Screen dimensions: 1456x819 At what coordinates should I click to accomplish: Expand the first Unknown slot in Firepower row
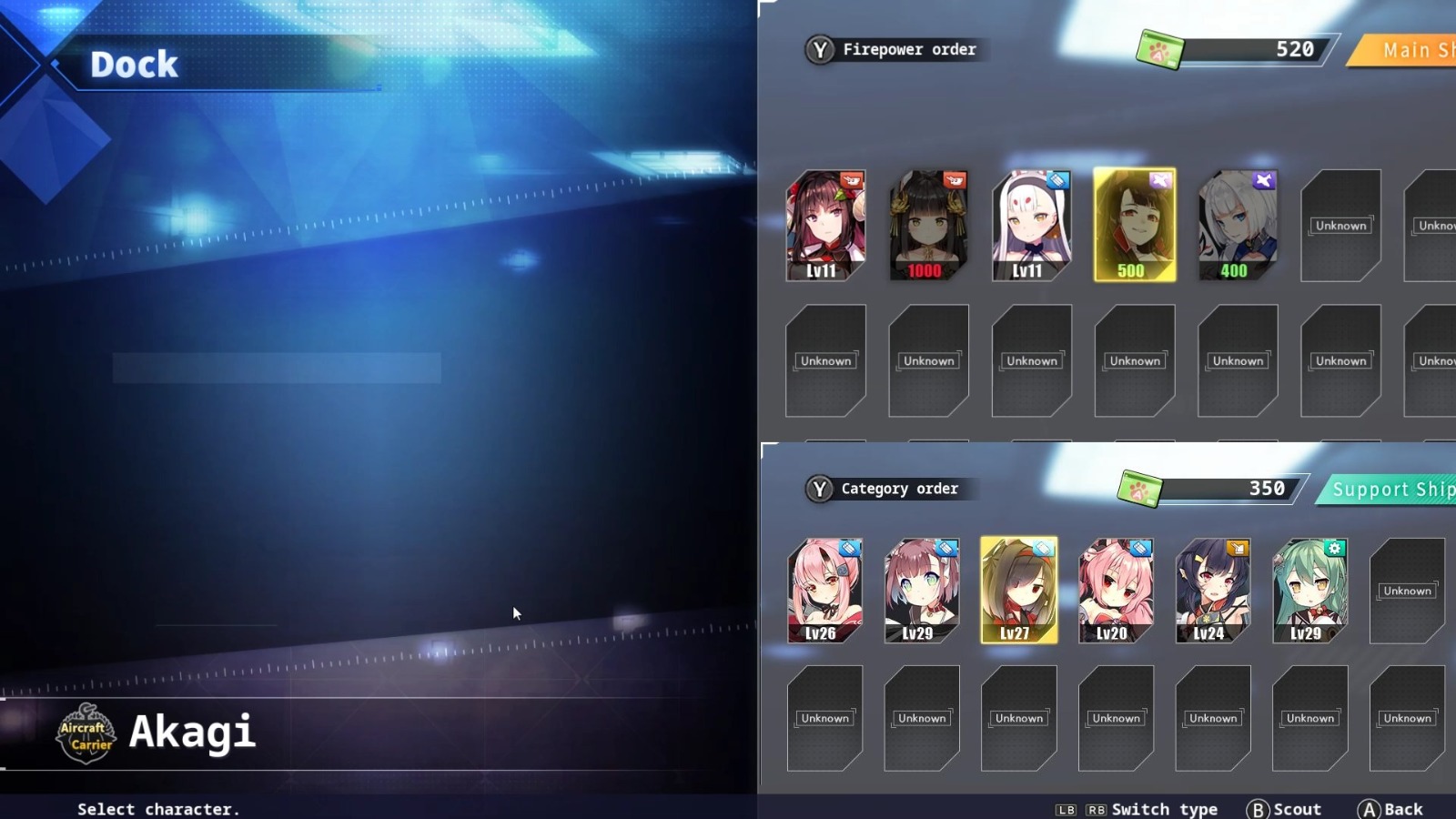pyautogui.click(x=1340, y=225)
